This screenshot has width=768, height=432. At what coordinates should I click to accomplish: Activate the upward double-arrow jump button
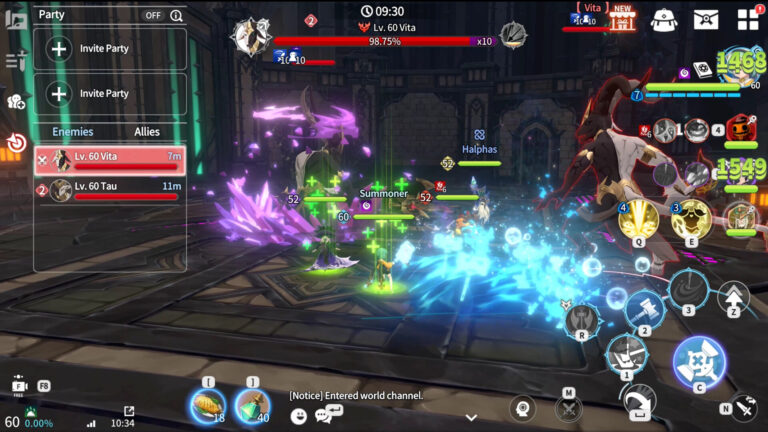pyautogui.click(x=734, y=297)
